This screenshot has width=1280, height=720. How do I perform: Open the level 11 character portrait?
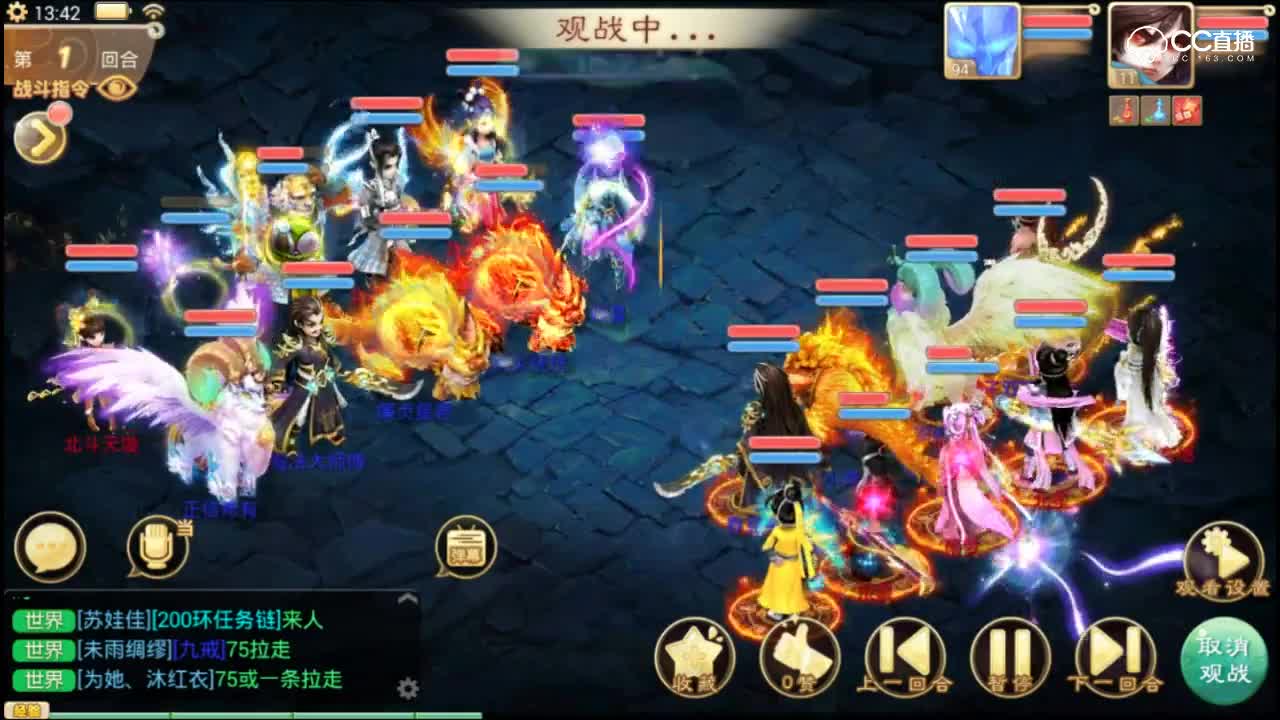click(x=1150, y=45)
